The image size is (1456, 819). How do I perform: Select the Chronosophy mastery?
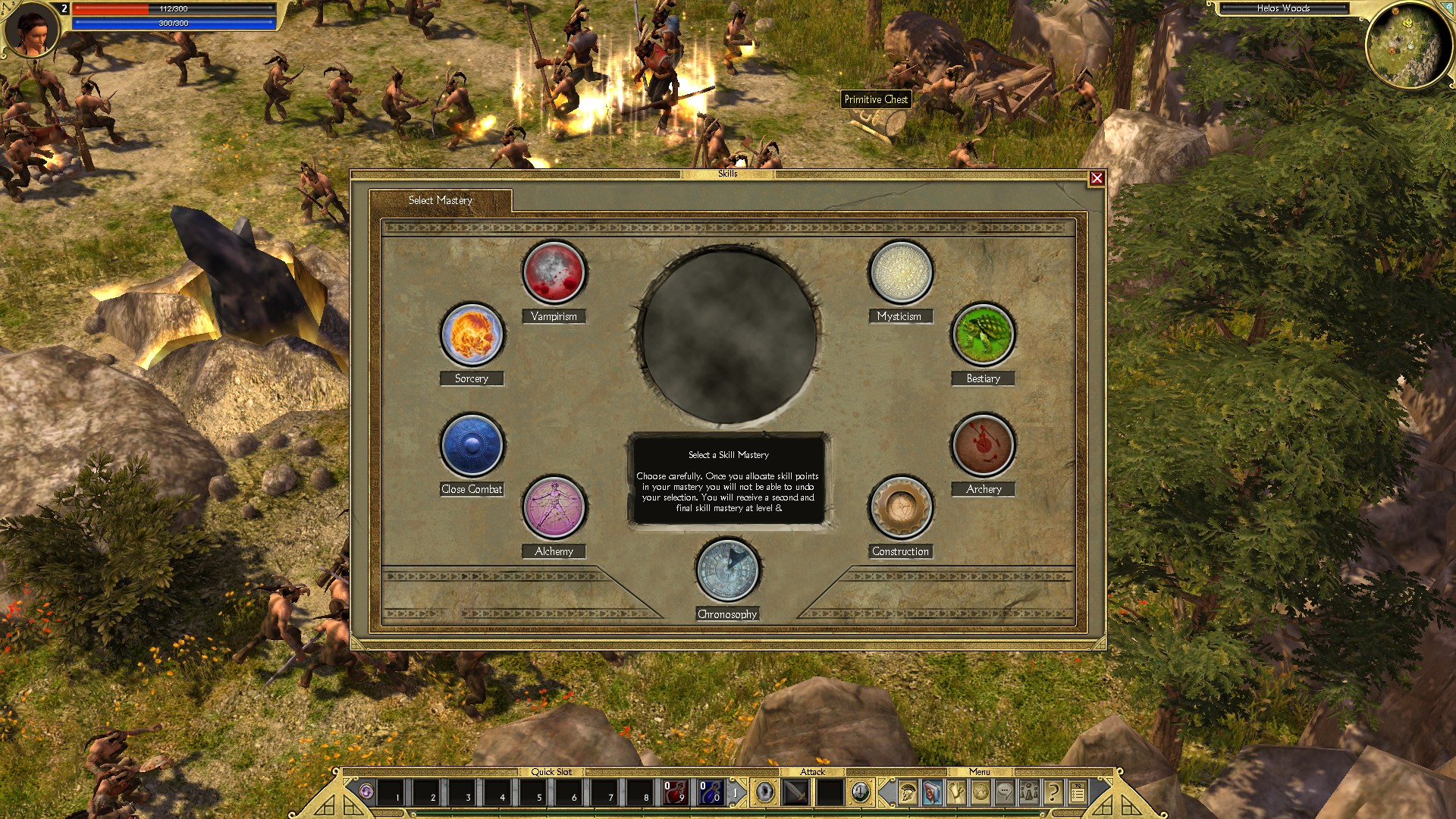pos(727,570)
